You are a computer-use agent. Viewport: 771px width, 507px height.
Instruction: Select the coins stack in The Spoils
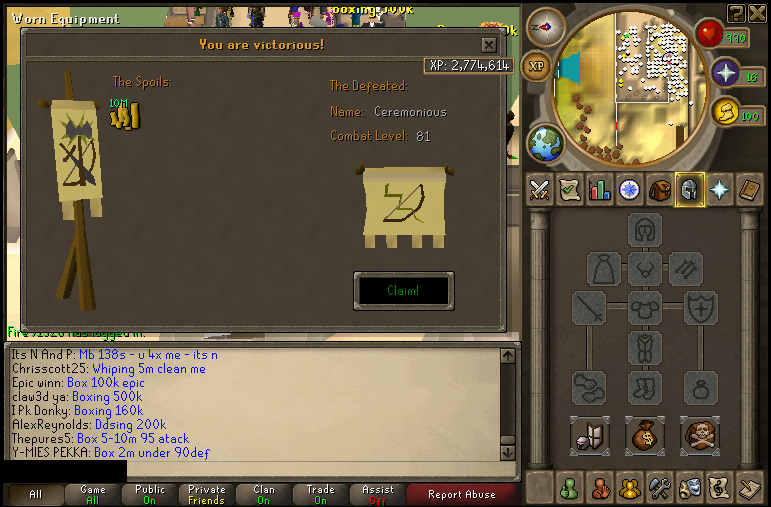[125, 116]
